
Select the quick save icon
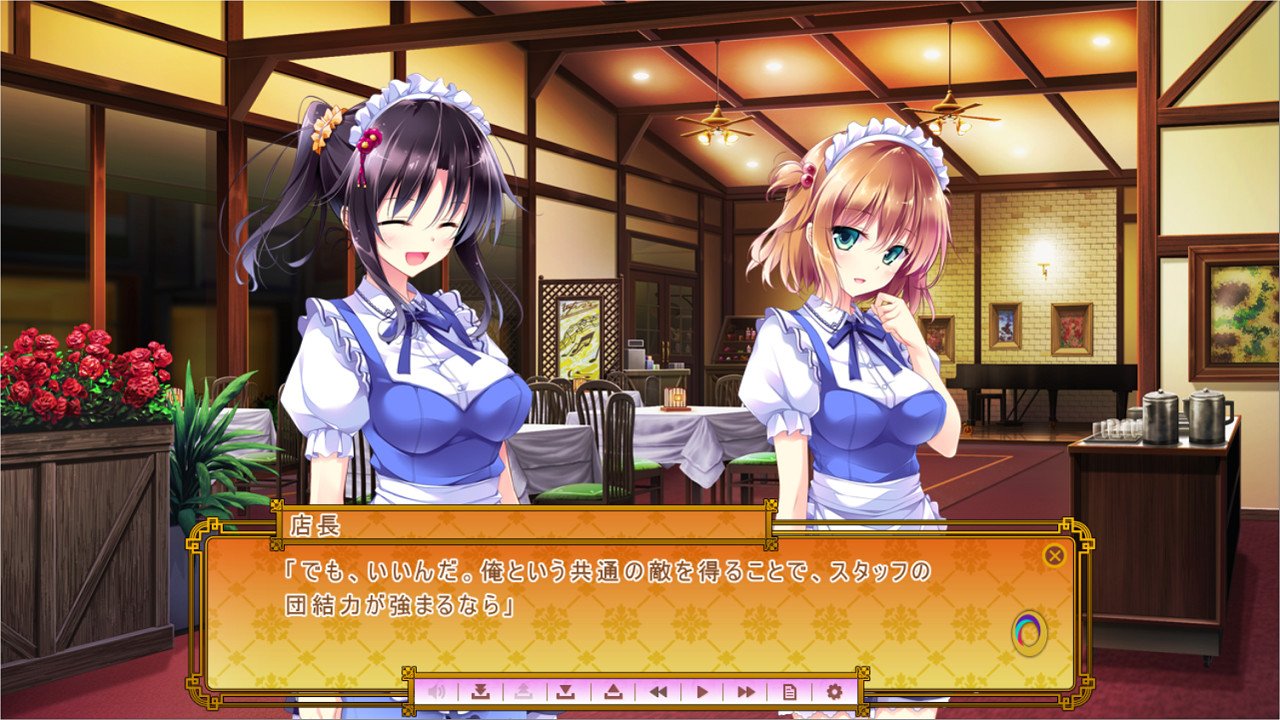click(x=483, y=690)
